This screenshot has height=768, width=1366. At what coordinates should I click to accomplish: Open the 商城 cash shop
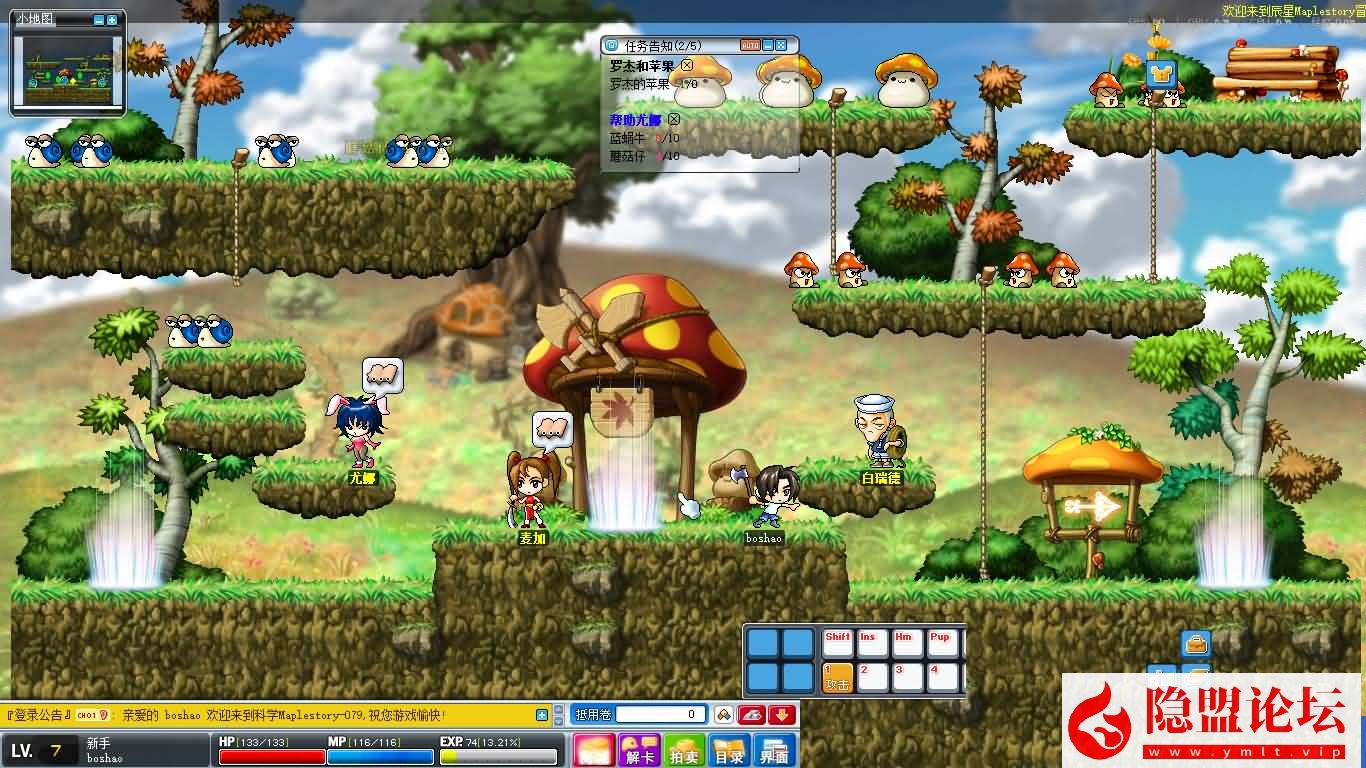(593, 751)
